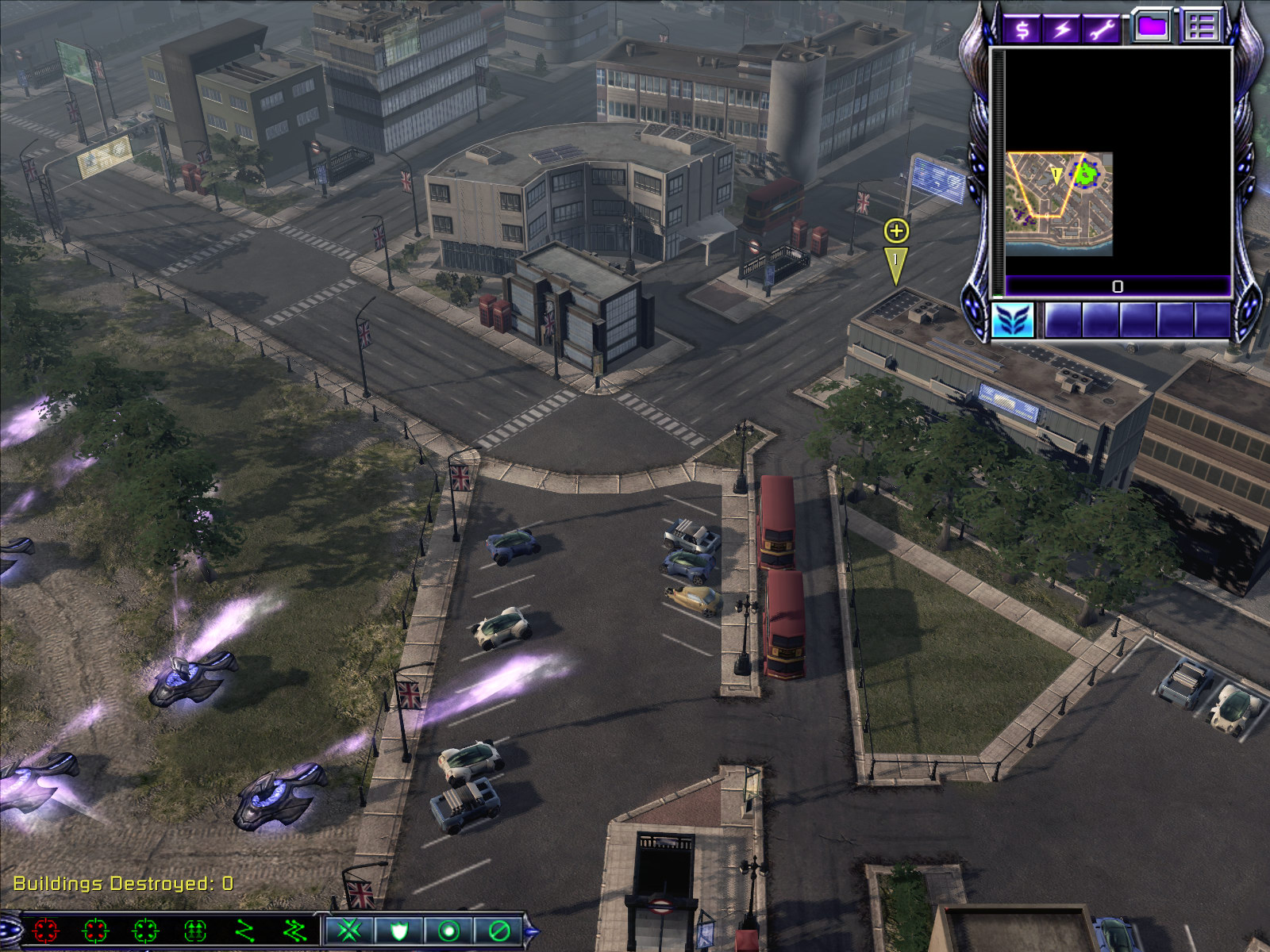Set the hold ground circle-dot stance

click(x=448, y=930)
